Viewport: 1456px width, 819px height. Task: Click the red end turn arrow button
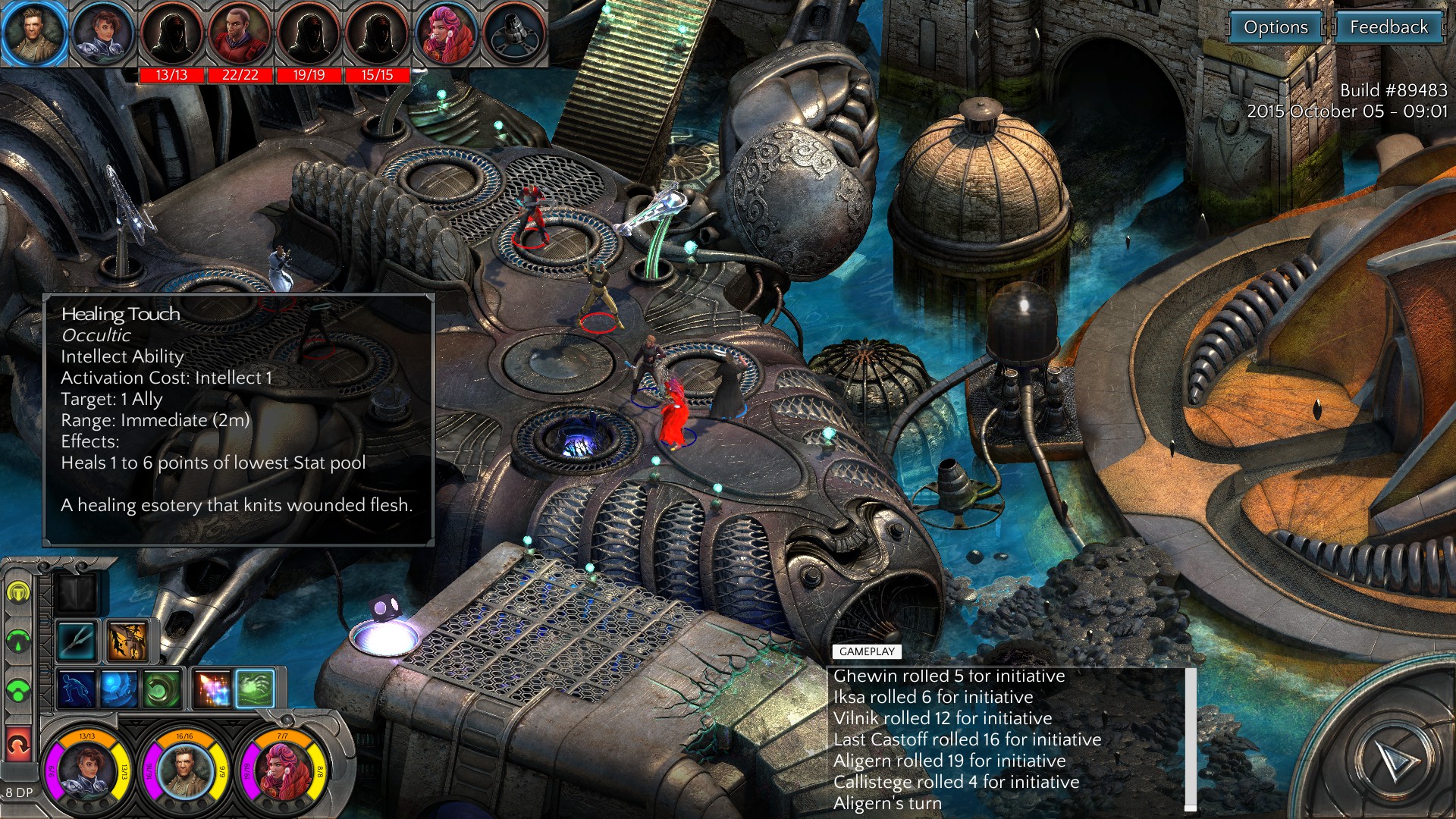[x=18, y=744]
